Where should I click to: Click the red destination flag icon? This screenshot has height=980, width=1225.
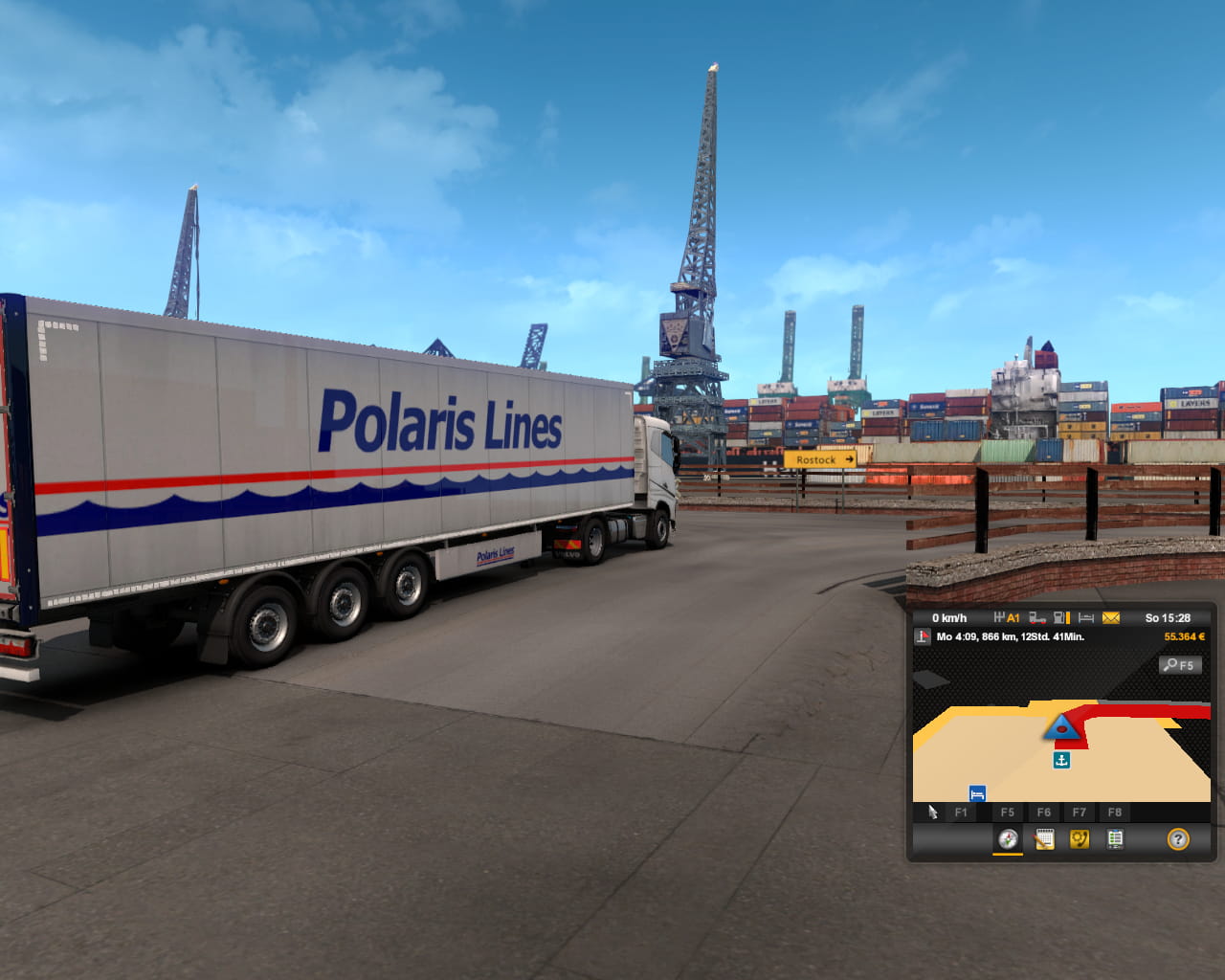click(924, 637)
